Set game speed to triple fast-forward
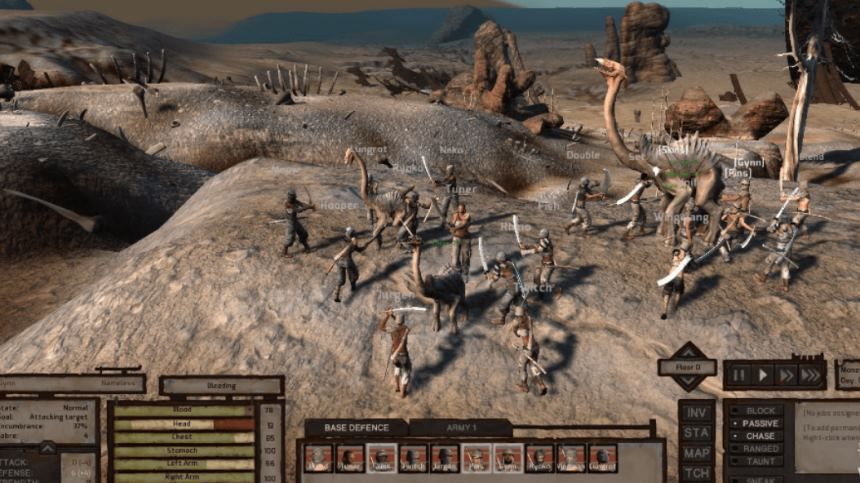This screenshot has height=483, width=860. [810, 375]
